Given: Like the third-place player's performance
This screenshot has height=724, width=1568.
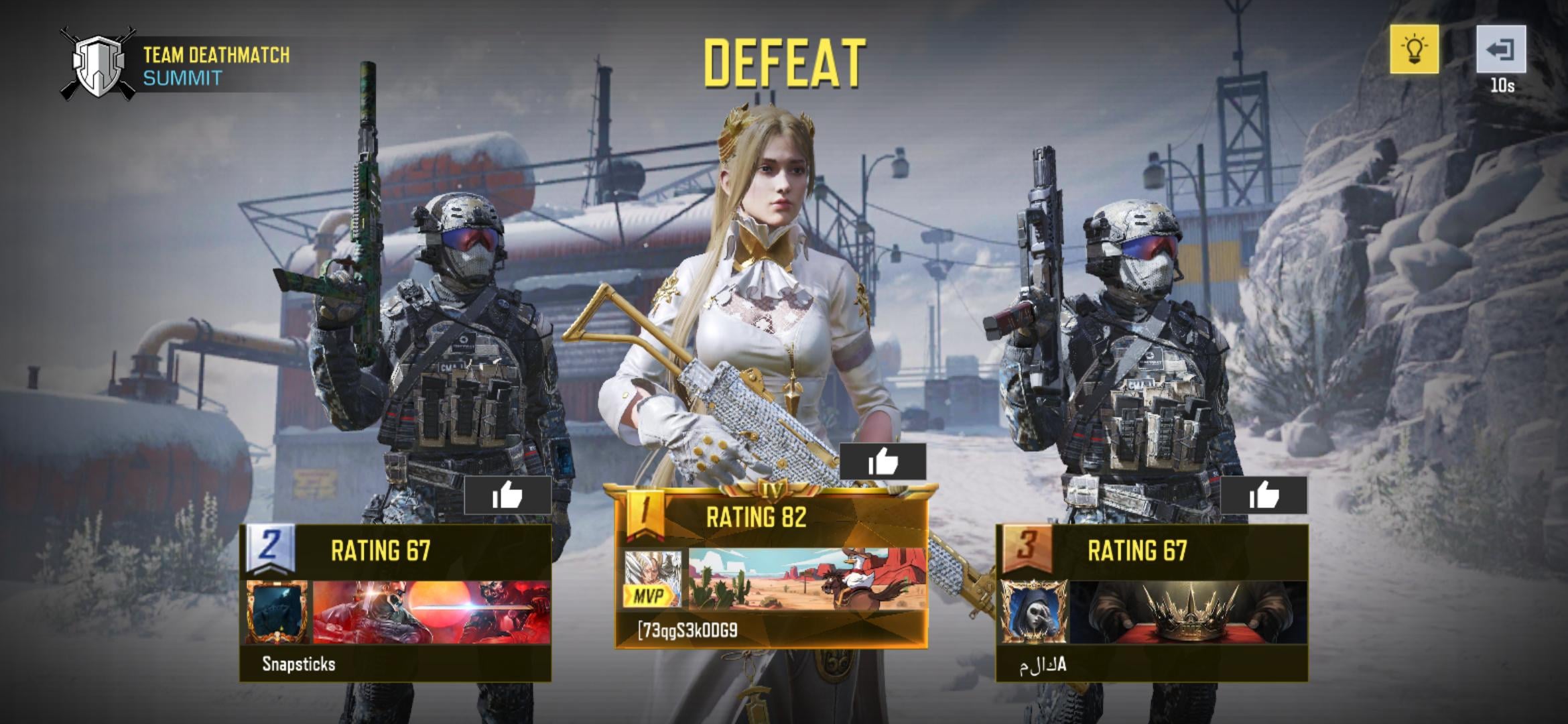Looking at the screenshot, I should pyautogui.click(x=1263, y=496).
